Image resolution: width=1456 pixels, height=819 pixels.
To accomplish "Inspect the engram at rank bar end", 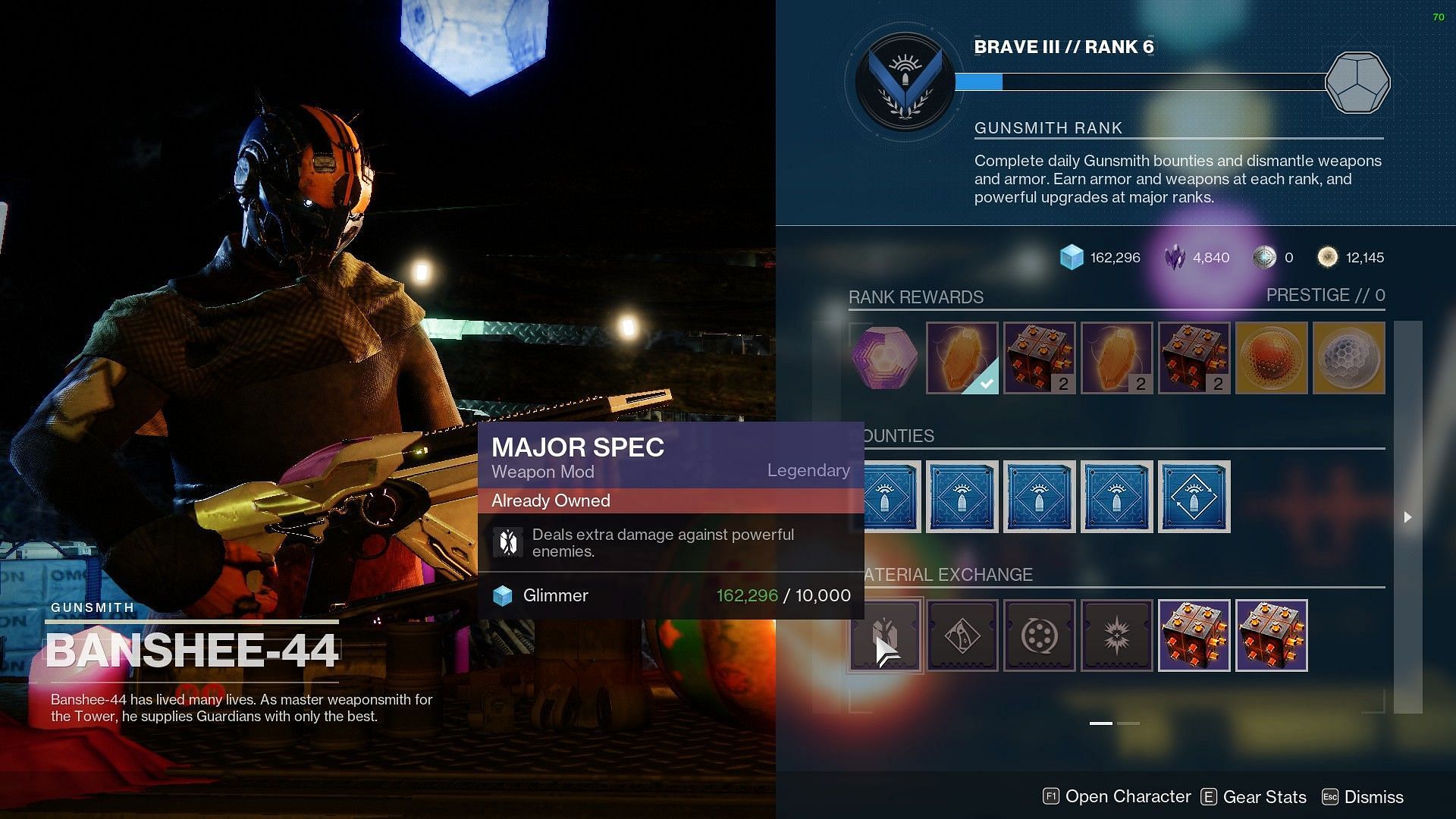I will tap(1357, 82).
